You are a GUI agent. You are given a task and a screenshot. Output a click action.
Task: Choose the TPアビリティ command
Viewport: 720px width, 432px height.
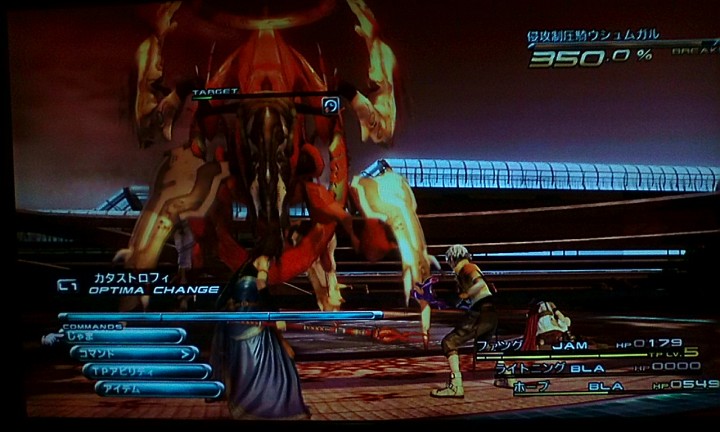pos(146,371)
